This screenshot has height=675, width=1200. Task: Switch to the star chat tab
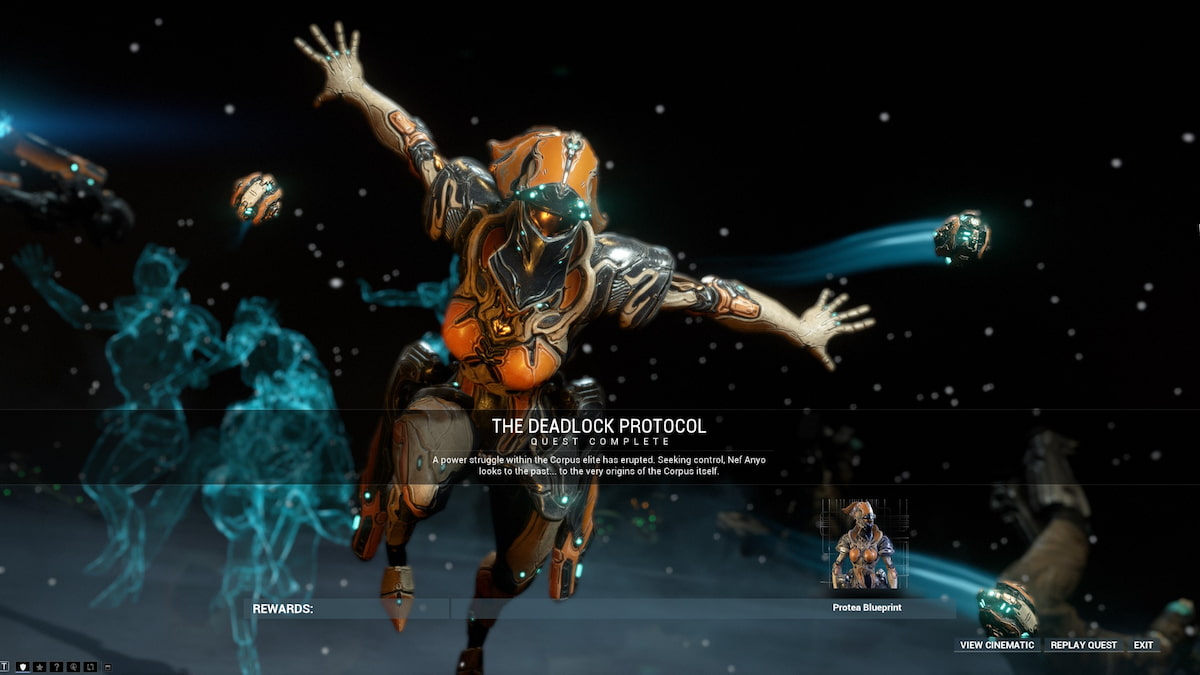(39, 666)
